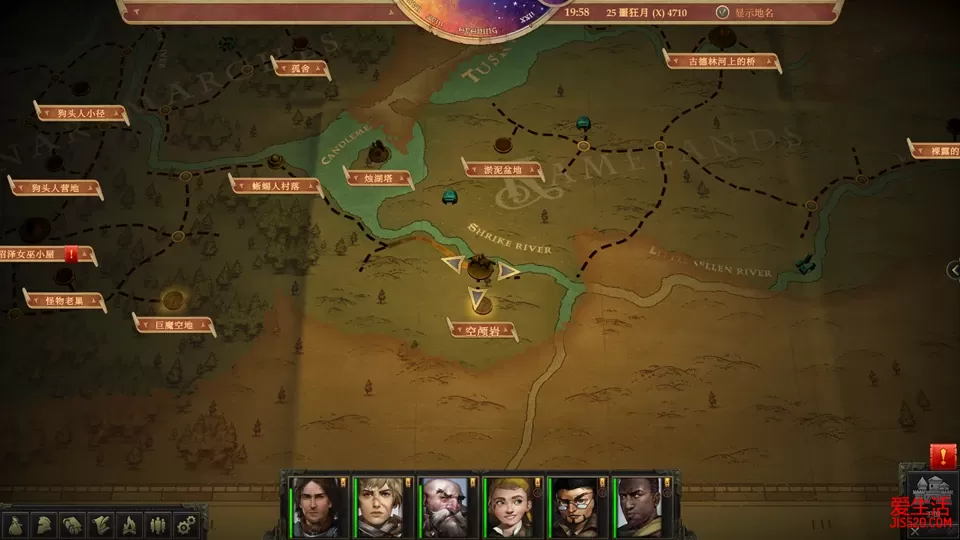Select the 巨魔空地 location label
The height and width of the screenshot is (540, 960).
click(174, 324)
